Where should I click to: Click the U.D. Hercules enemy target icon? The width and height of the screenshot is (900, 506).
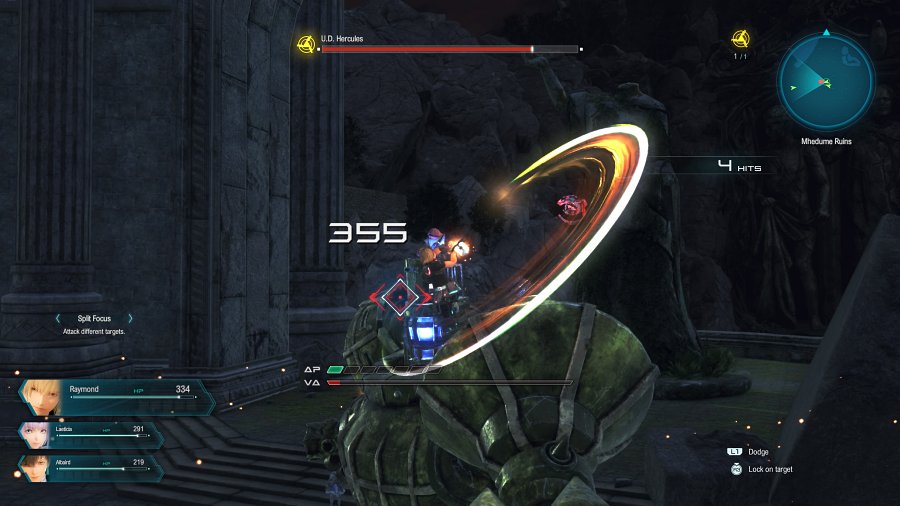[306, 44]
